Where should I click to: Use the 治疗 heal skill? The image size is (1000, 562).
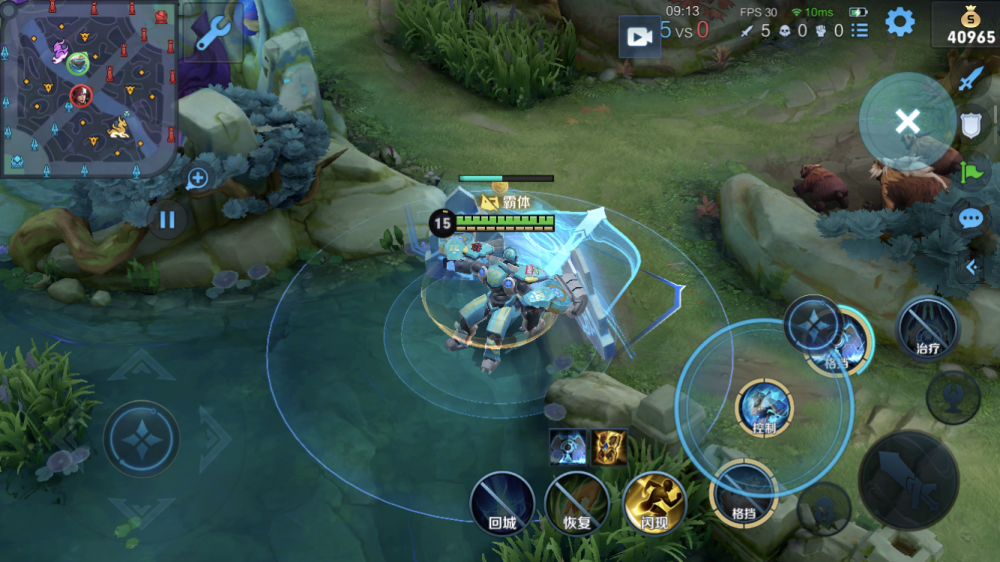point(927,328)
